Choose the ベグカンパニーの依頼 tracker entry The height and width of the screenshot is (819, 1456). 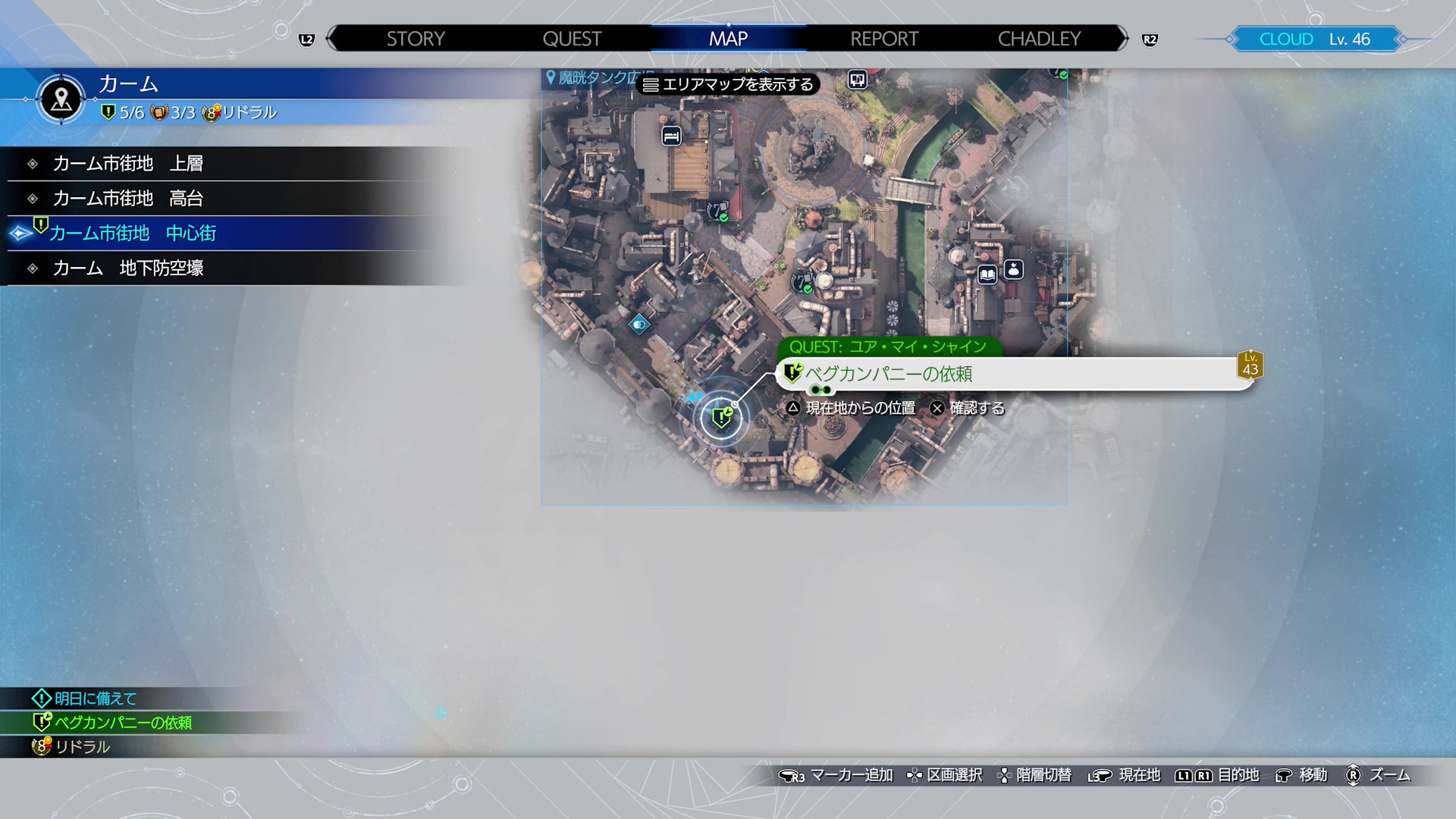[x=123, y=723]
